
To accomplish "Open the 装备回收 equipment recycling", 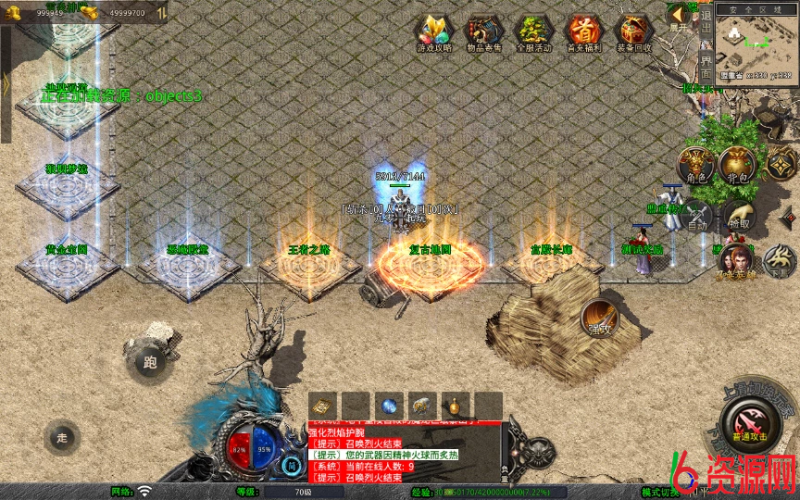I will point(634,31).
